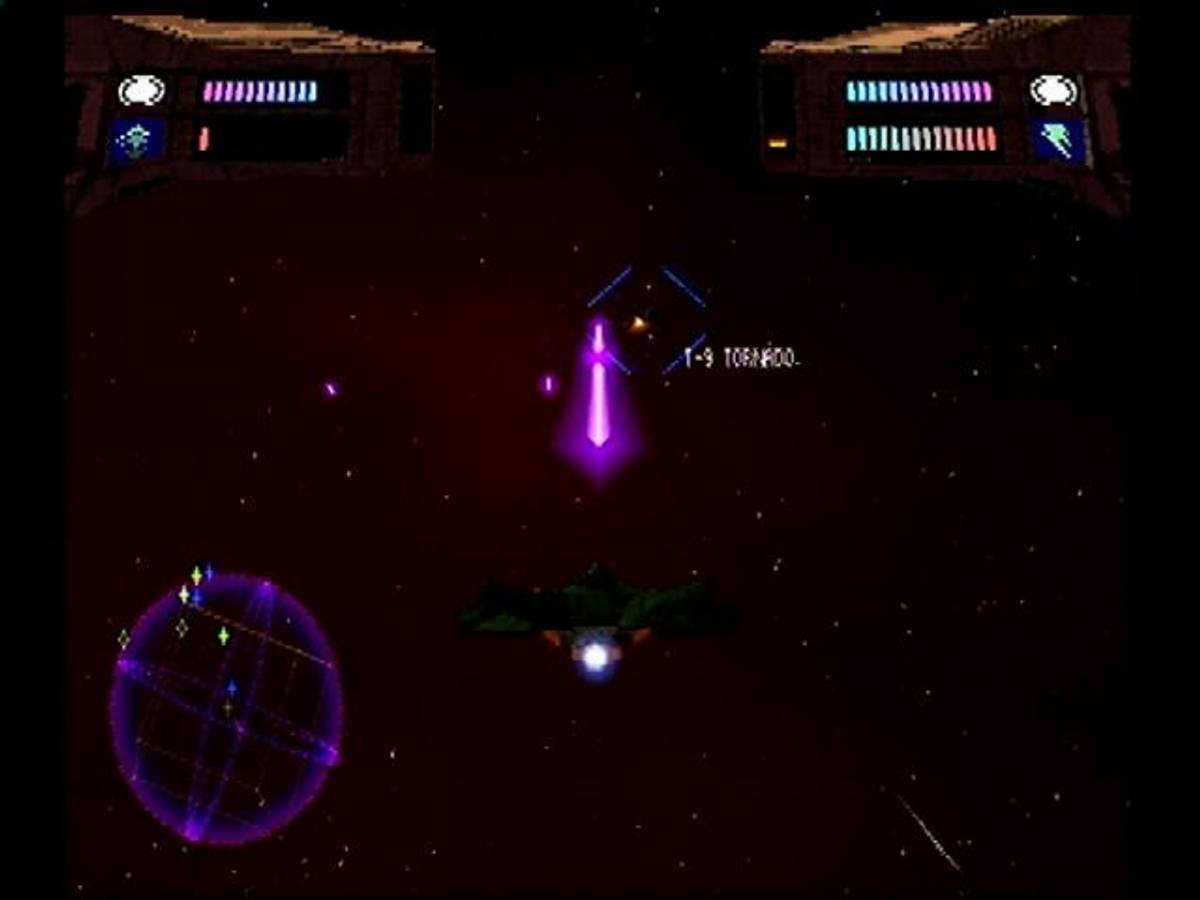Image resolution: width=1200 pixels, height=900 pixels.
Task: Click the white oval icon above the green ship icon
Action: [141, 91]
